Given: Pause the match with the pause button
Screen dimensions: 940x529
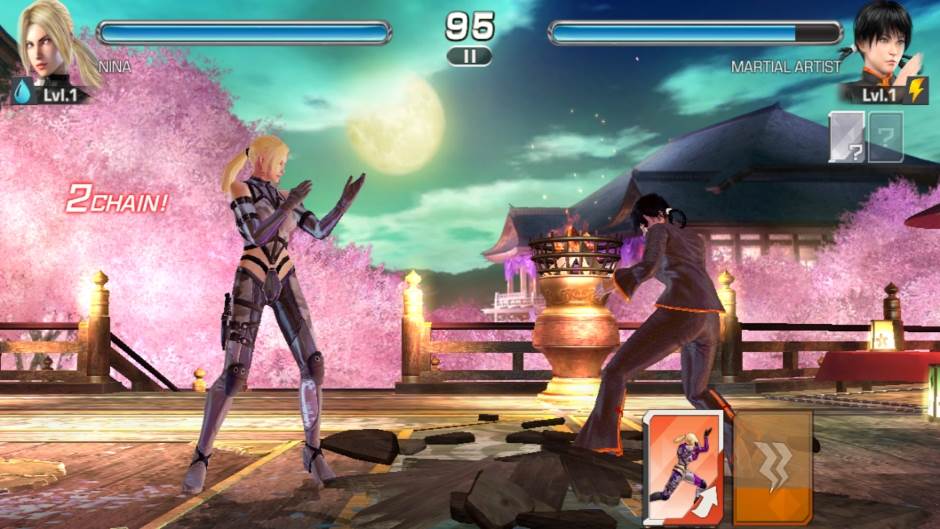Looking at the screenshot, I should click(469, 56).
